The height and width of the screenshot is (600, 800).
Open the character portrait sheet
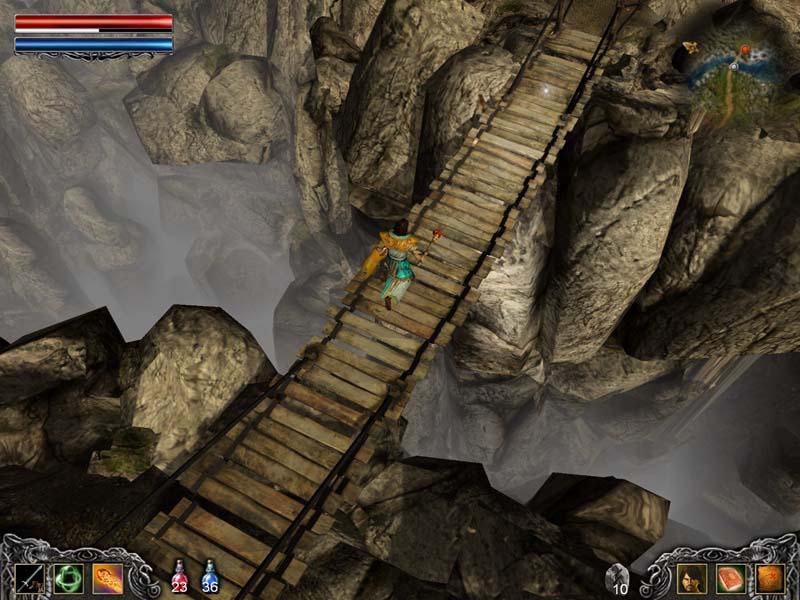pos(691,577)
